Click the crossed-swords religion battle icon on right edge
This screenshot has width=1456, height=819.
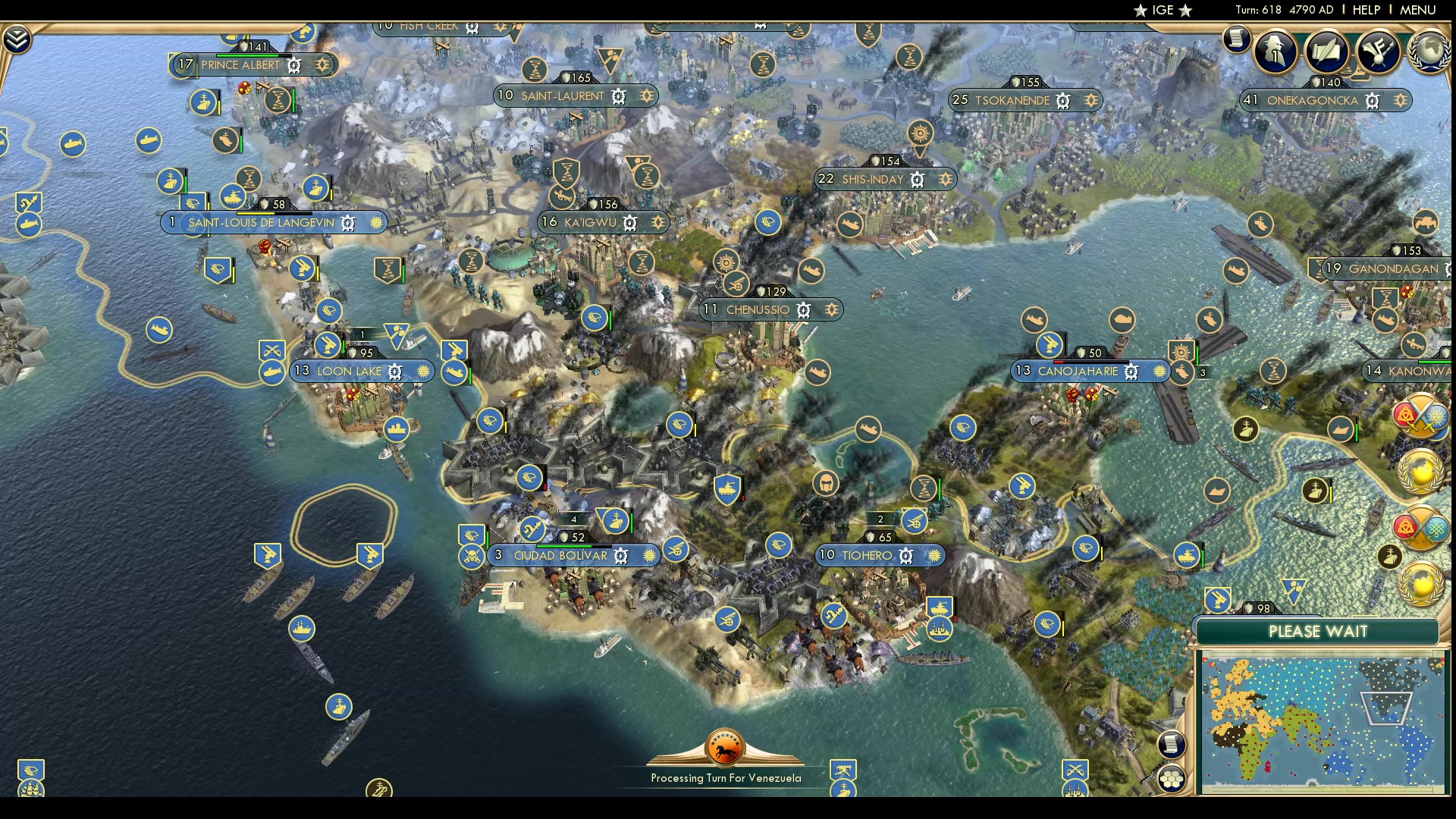(1420, 417)
